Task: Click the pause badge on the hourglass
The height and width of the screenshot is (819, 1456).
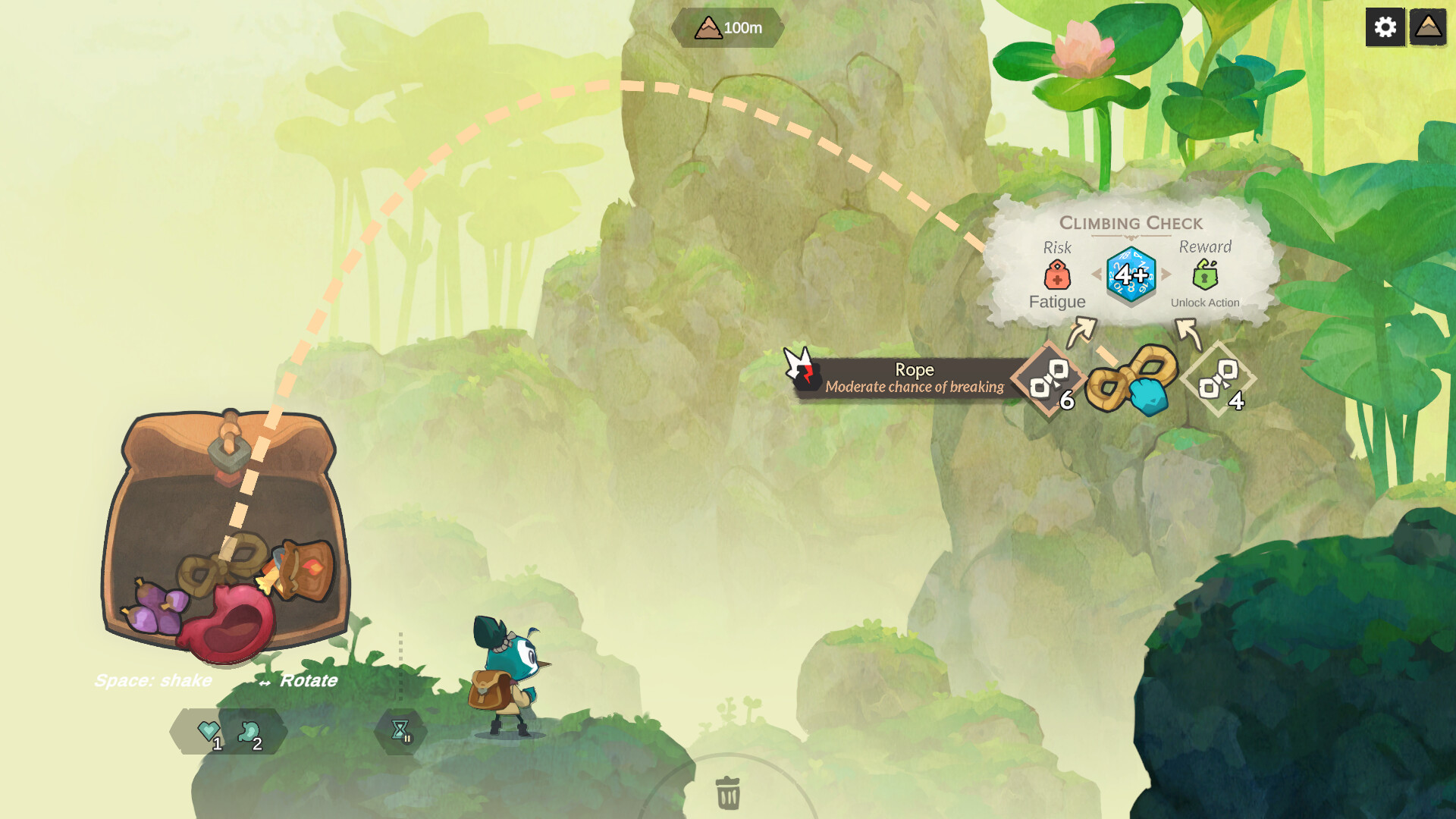Action: point(407,739)
